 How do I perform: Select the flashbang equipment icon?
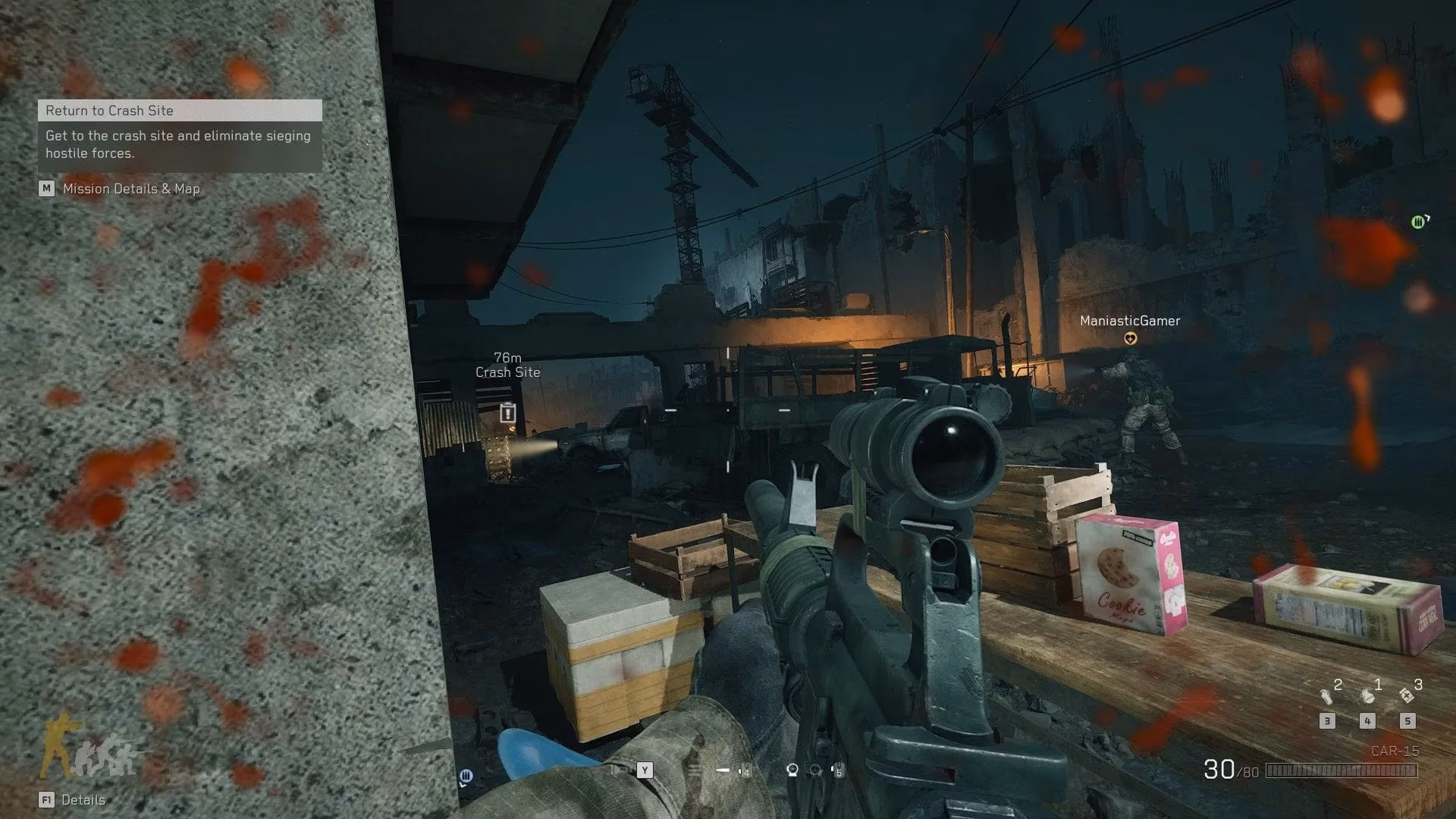coord(1326,698)
